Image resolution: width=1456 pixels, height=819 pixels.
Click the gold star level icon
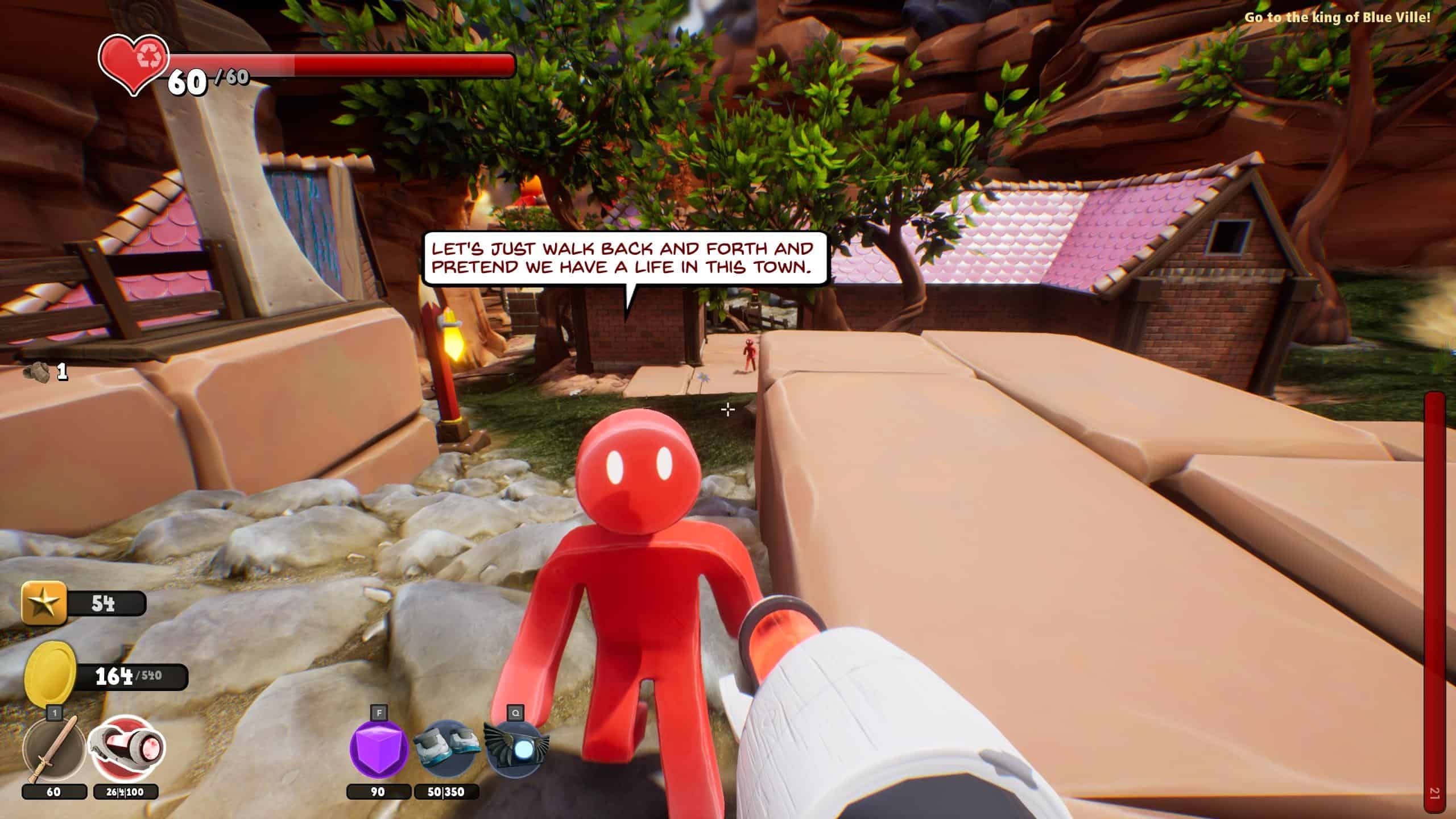(44, 603)
